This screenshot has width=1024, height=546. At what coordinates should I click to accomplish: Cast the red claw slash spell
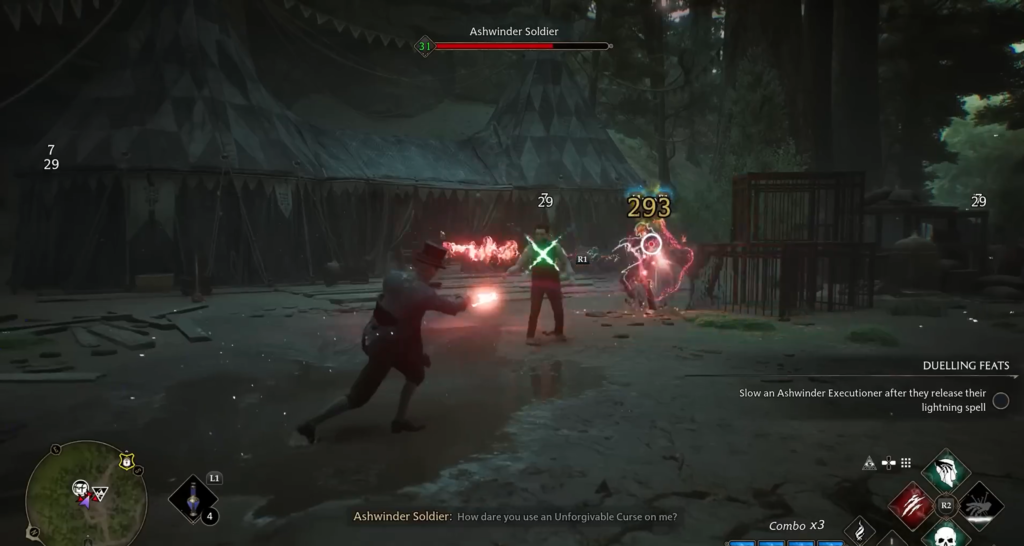tap(911, 504)
